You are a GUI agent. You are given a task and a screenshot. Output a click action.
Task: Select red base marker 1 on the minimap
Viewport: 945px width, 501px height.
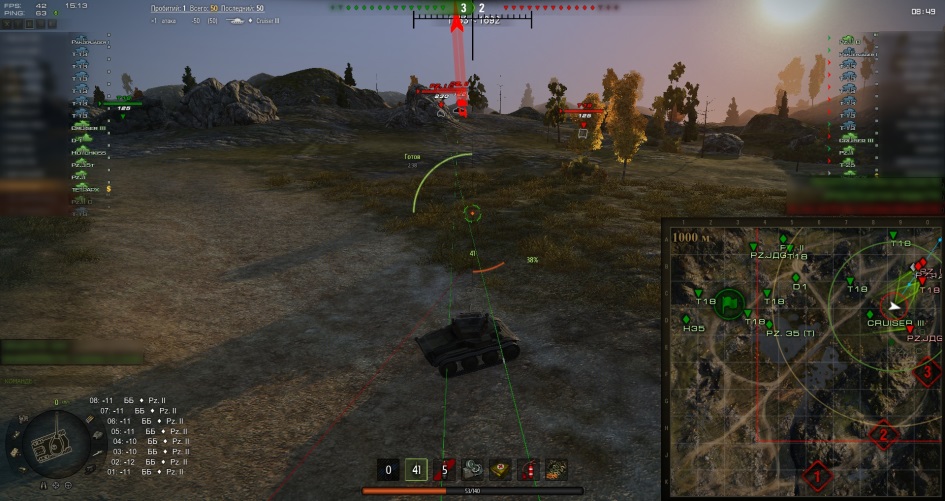[x=818, y=476]
